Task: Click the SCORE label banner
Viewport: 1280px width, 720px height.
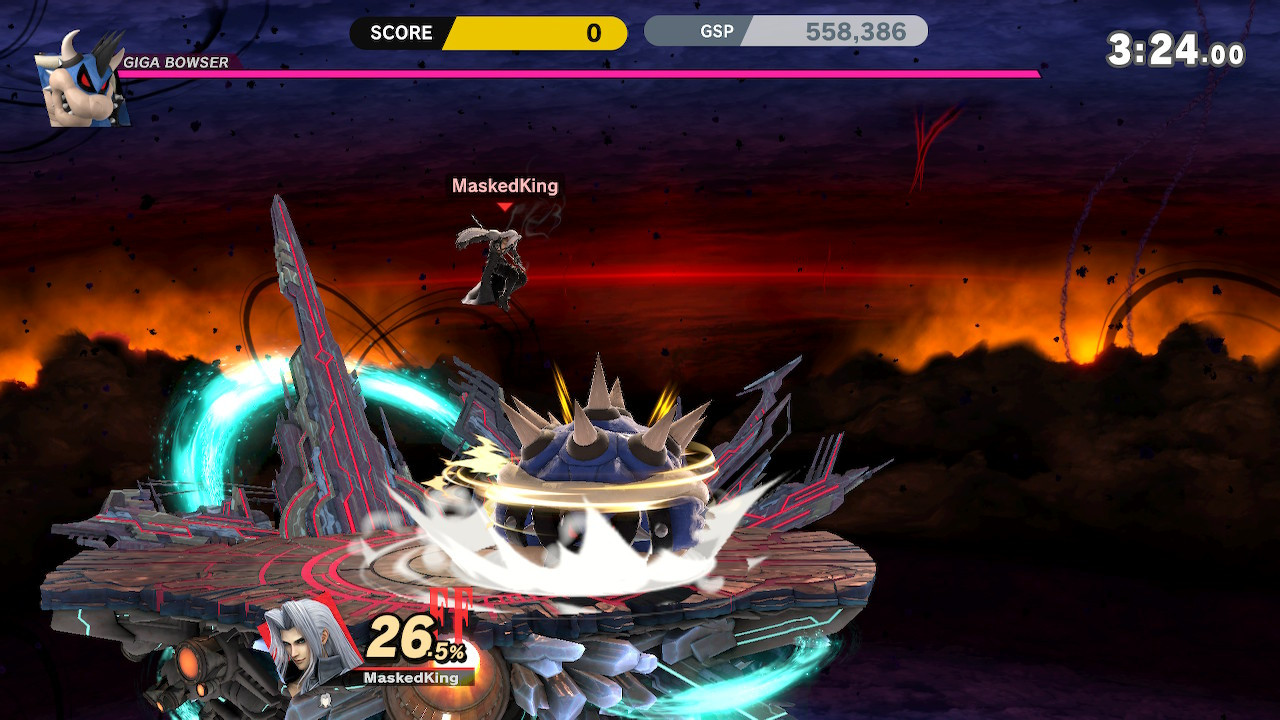Action: tap(398, 33)
